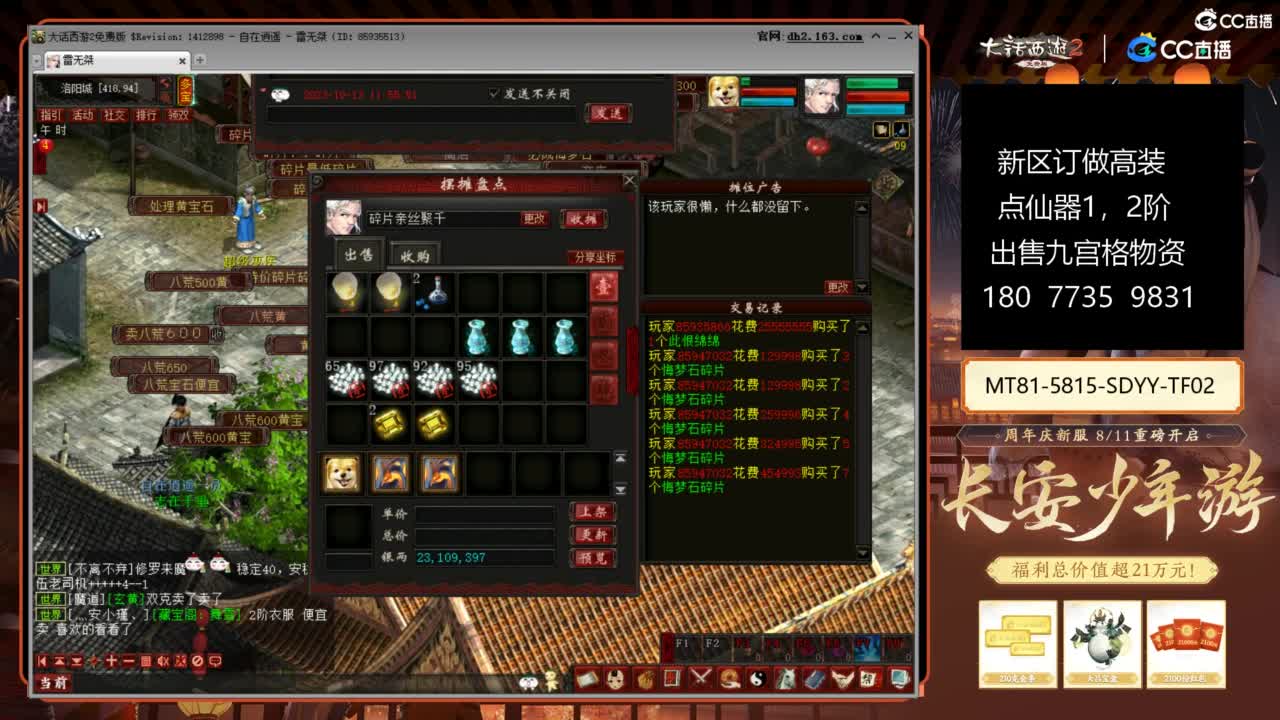The width and height of the screenshot is (1280, 720).
Task: Open the 社交 menu at the top-left
Action: click(116, 115)
